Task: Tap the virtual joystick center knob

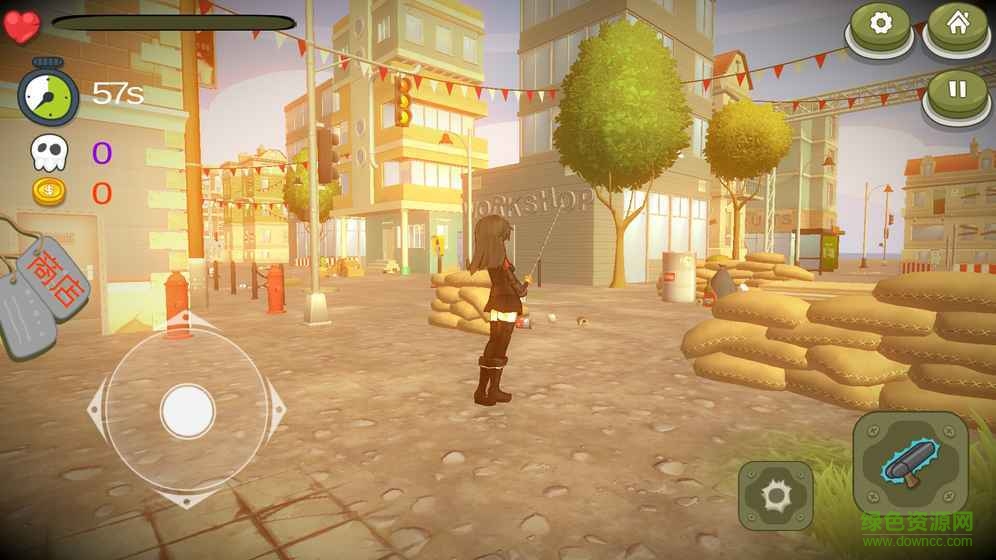Action: pyautogui.click(x=187, y=410)
